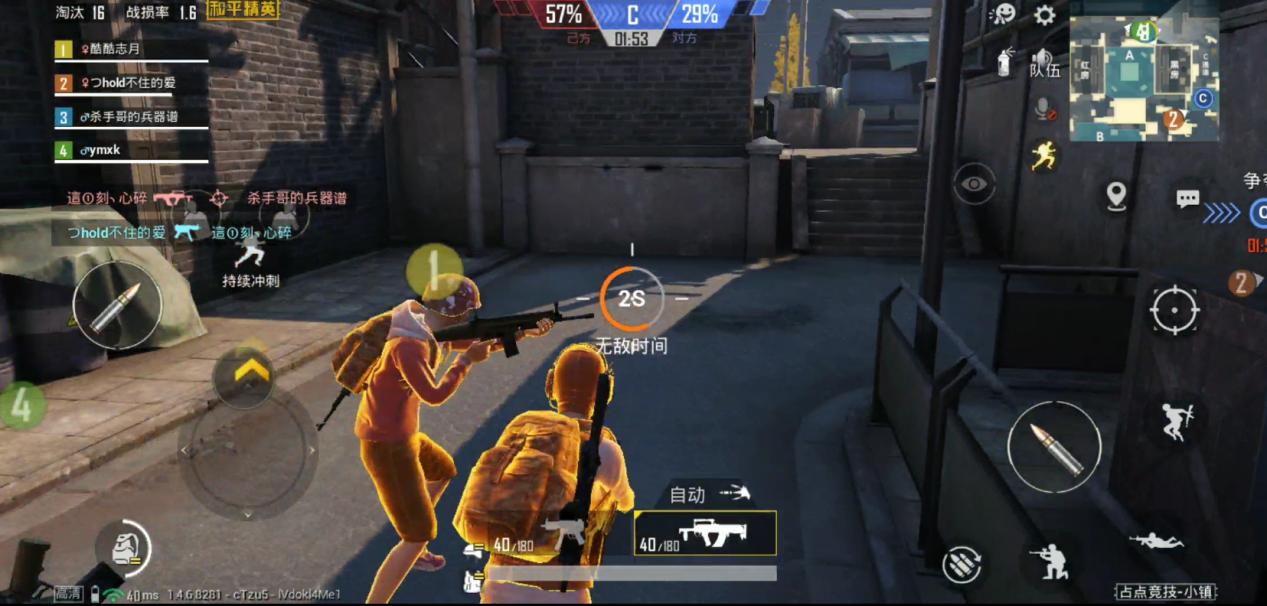Tap the left bullet fire button
Screen dimensions: 1267x606
point(117,305)
